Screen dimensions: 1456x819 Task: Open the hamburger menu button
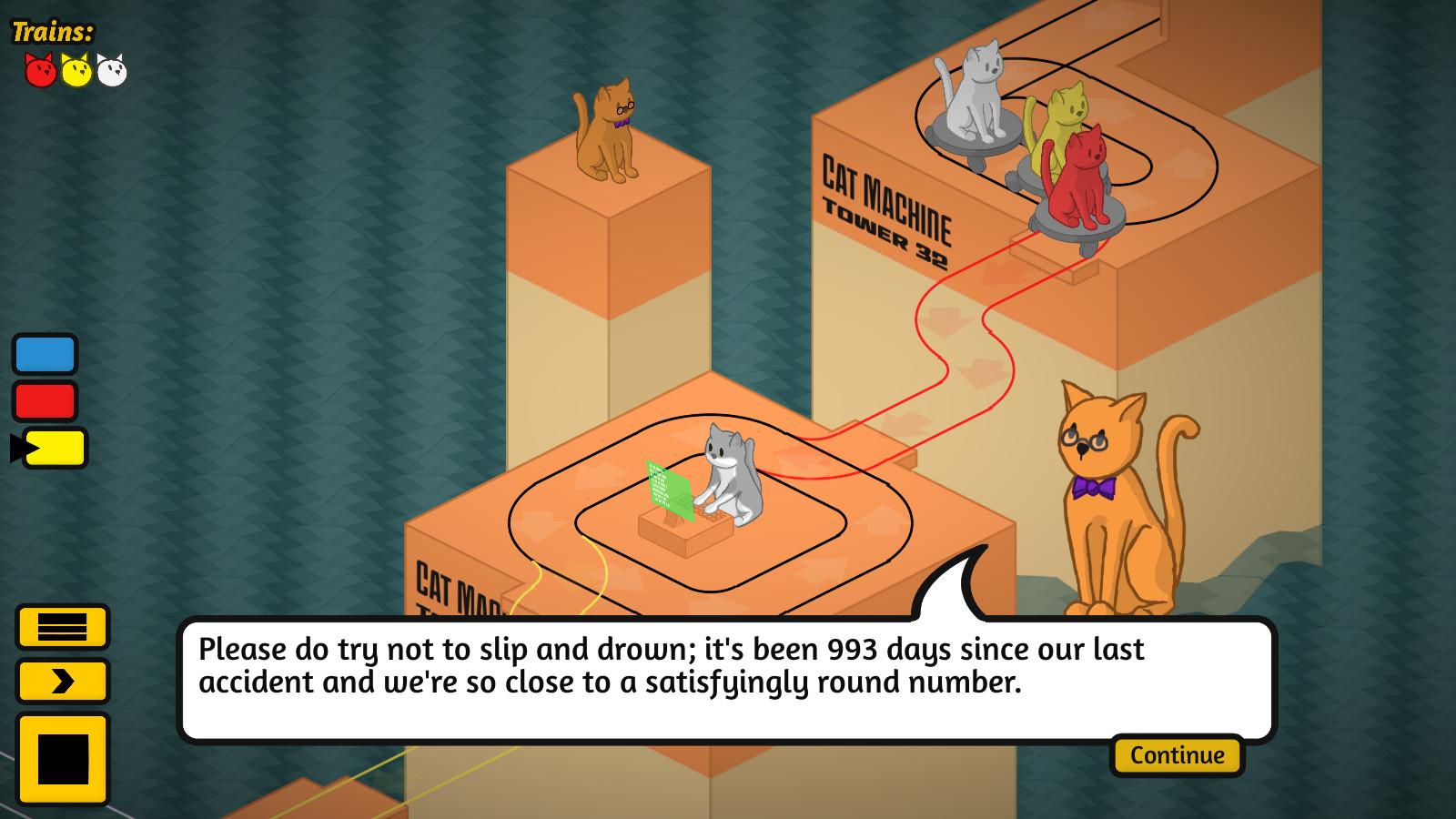(63, 629)
